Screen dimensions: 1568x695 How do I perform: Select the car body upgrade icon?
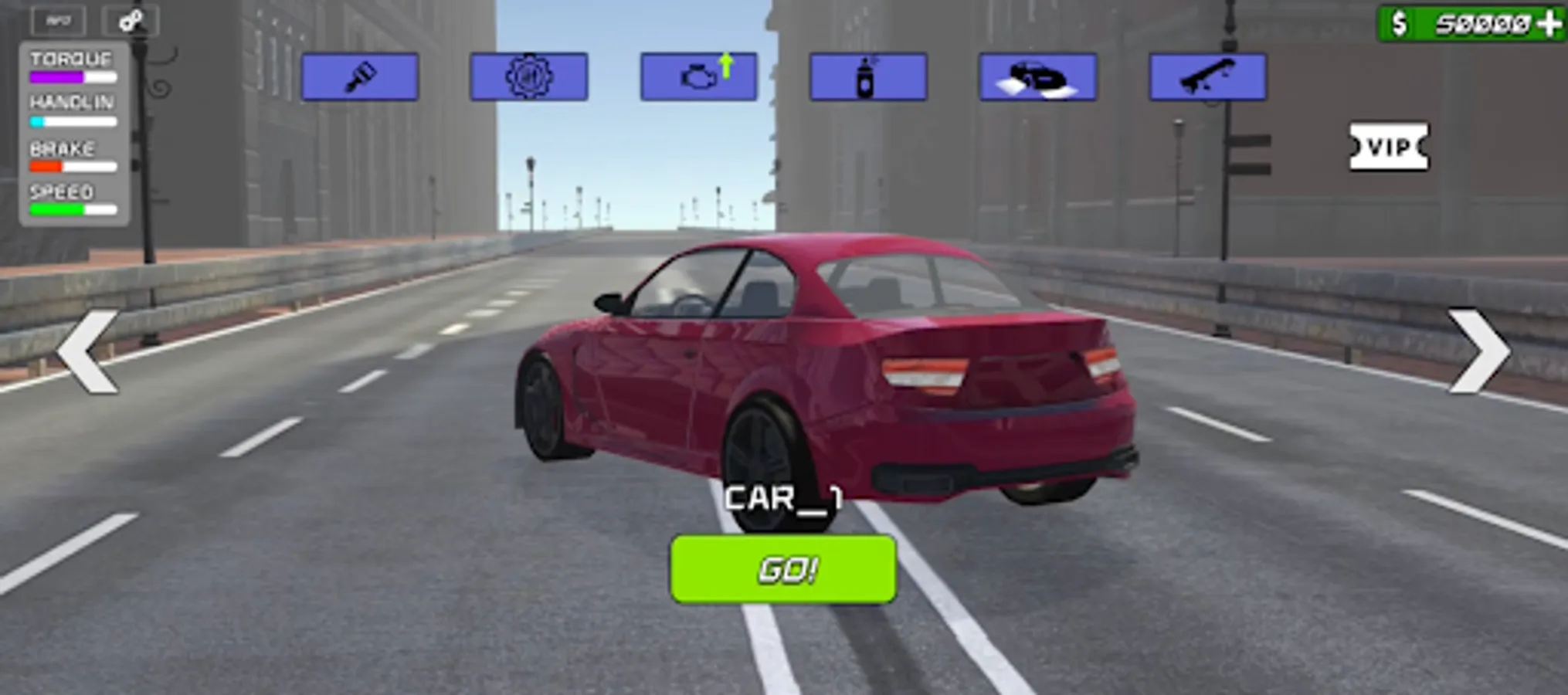click(1037, 76)
